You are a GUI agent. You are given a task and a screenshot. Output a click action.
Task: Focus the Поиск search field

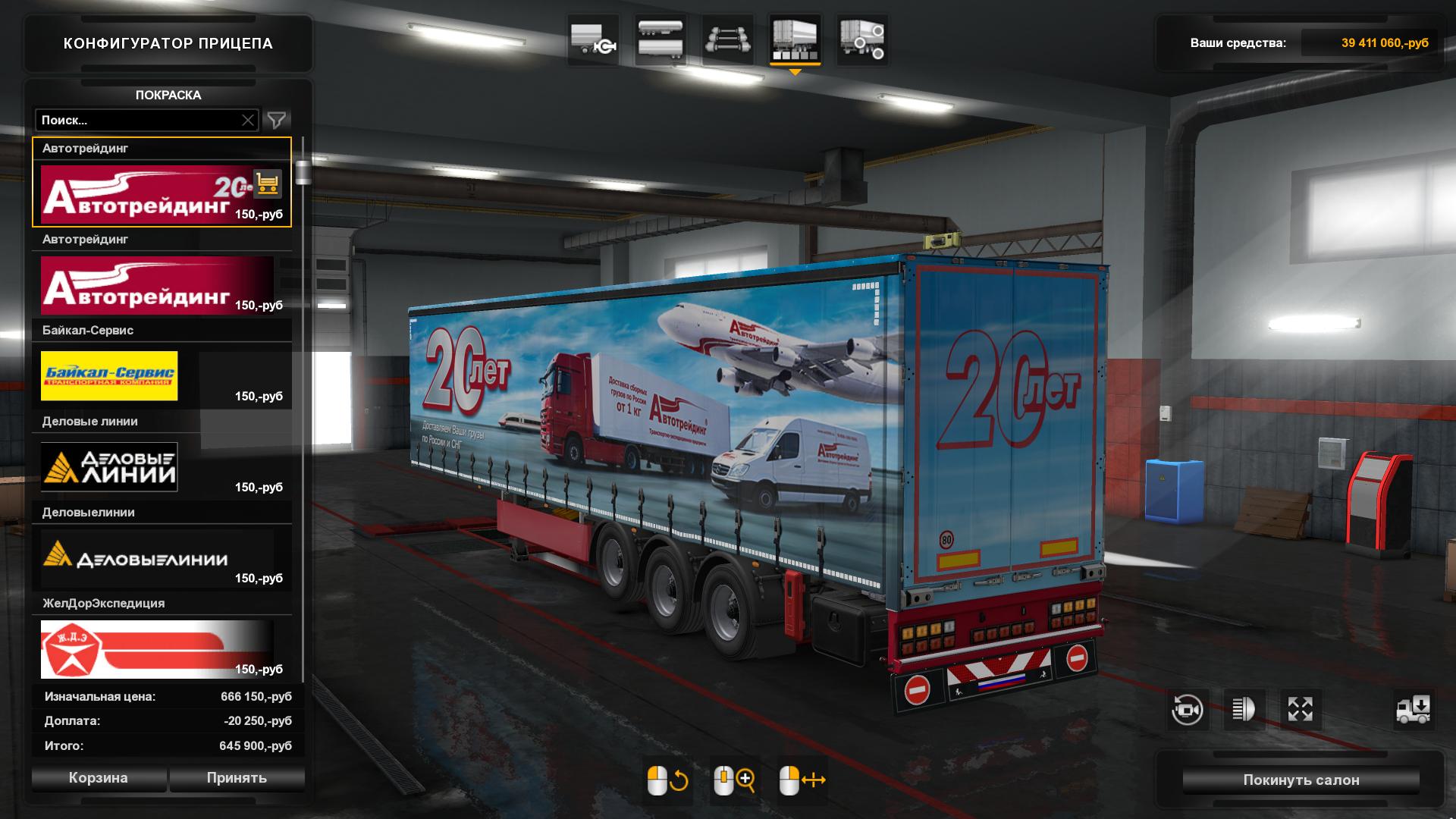point(136,120)
